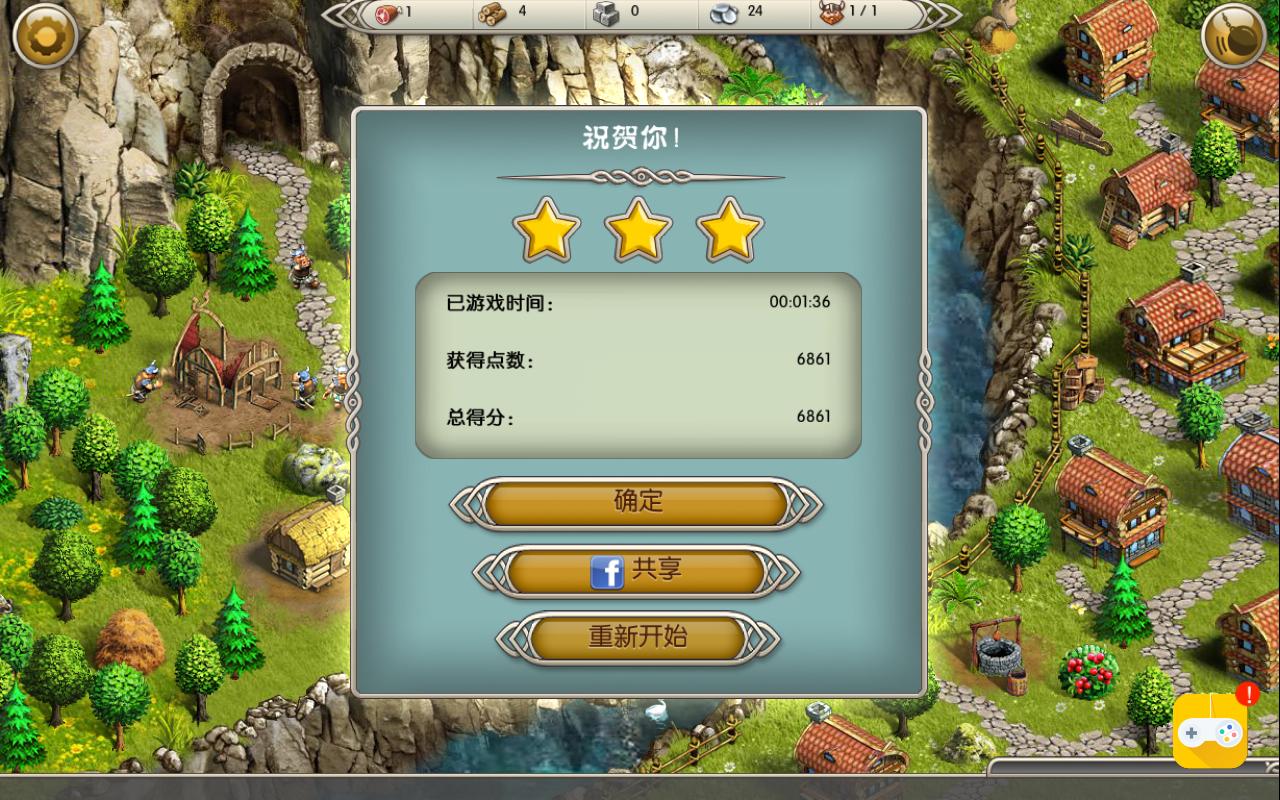Click the ornamental divider below the title

pyautogui.click(x=639, y=176)
